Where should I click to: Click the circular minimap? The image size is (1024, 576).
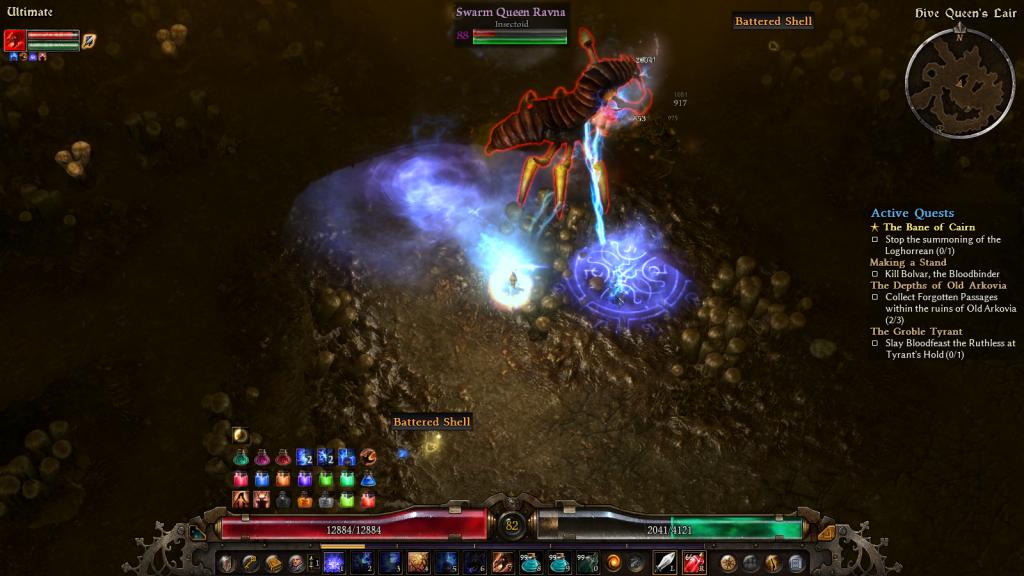pos(959,81)
